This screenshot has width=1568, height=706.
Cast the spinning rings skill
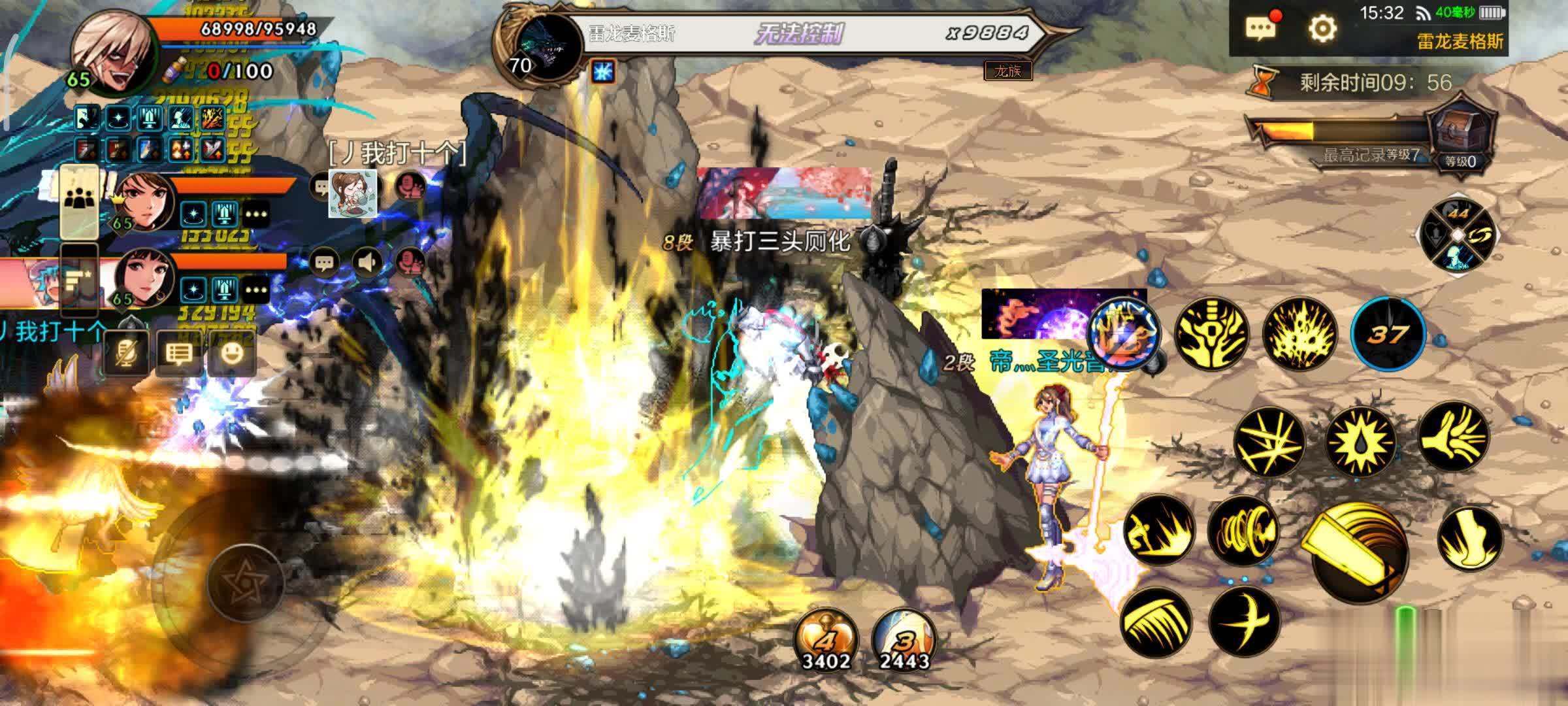(x=1241, y=529)
